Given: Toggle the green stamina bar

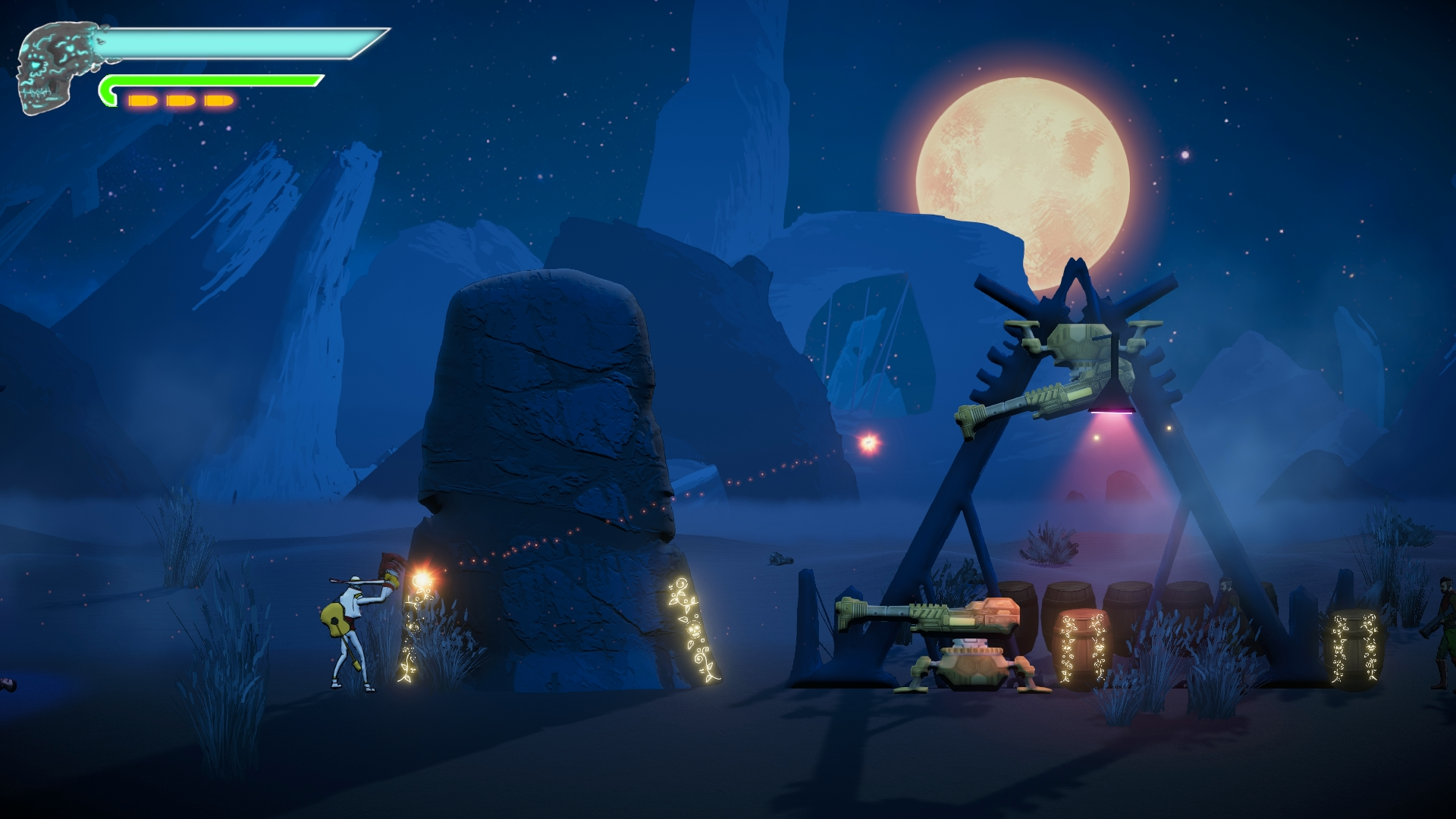Looking at the screenshot, I should (x=209, y=79).
